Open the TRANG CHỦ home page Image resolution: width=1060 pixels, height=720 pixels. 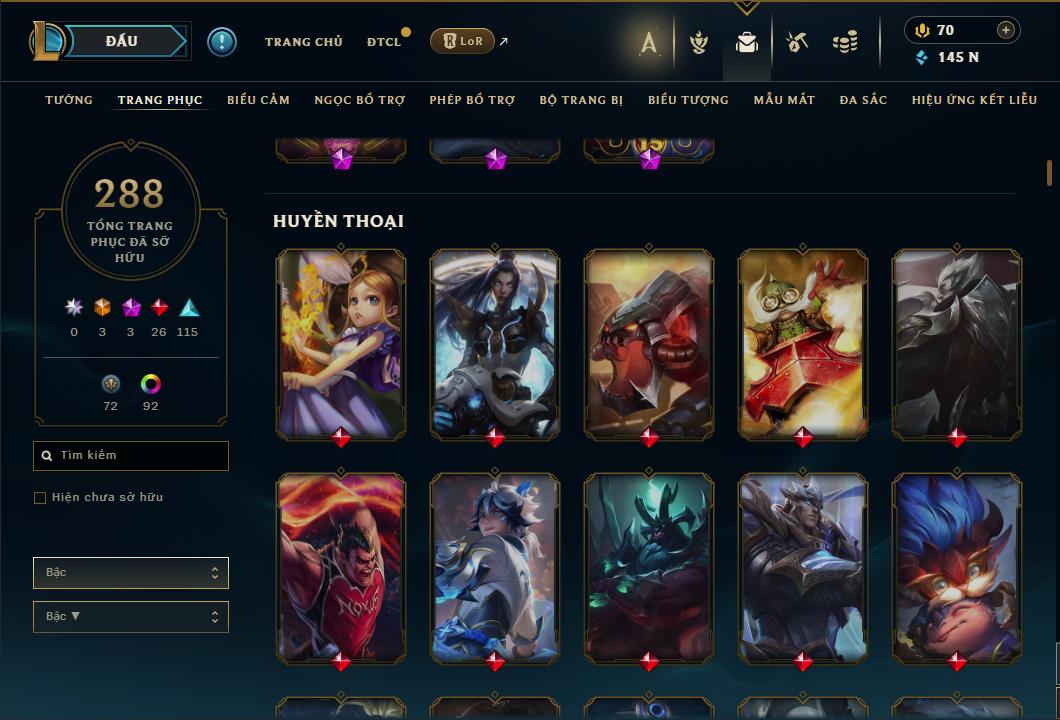pyautogui.click(x=303, y=42)
